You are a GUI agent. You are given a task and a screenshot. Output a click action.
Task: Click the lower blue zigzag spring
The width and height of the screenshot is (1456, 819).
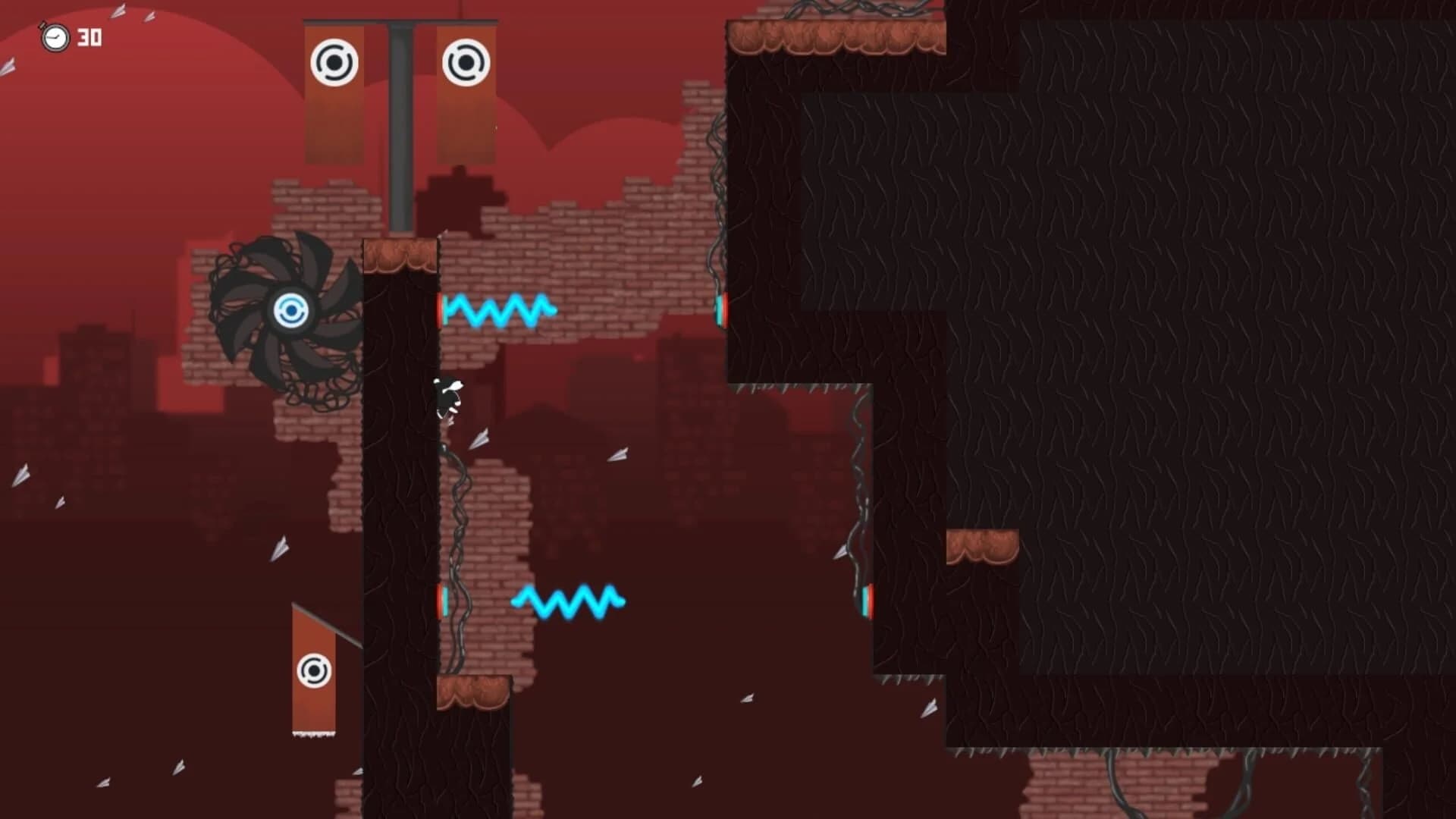pyautogui.click(x=567, y=603)
